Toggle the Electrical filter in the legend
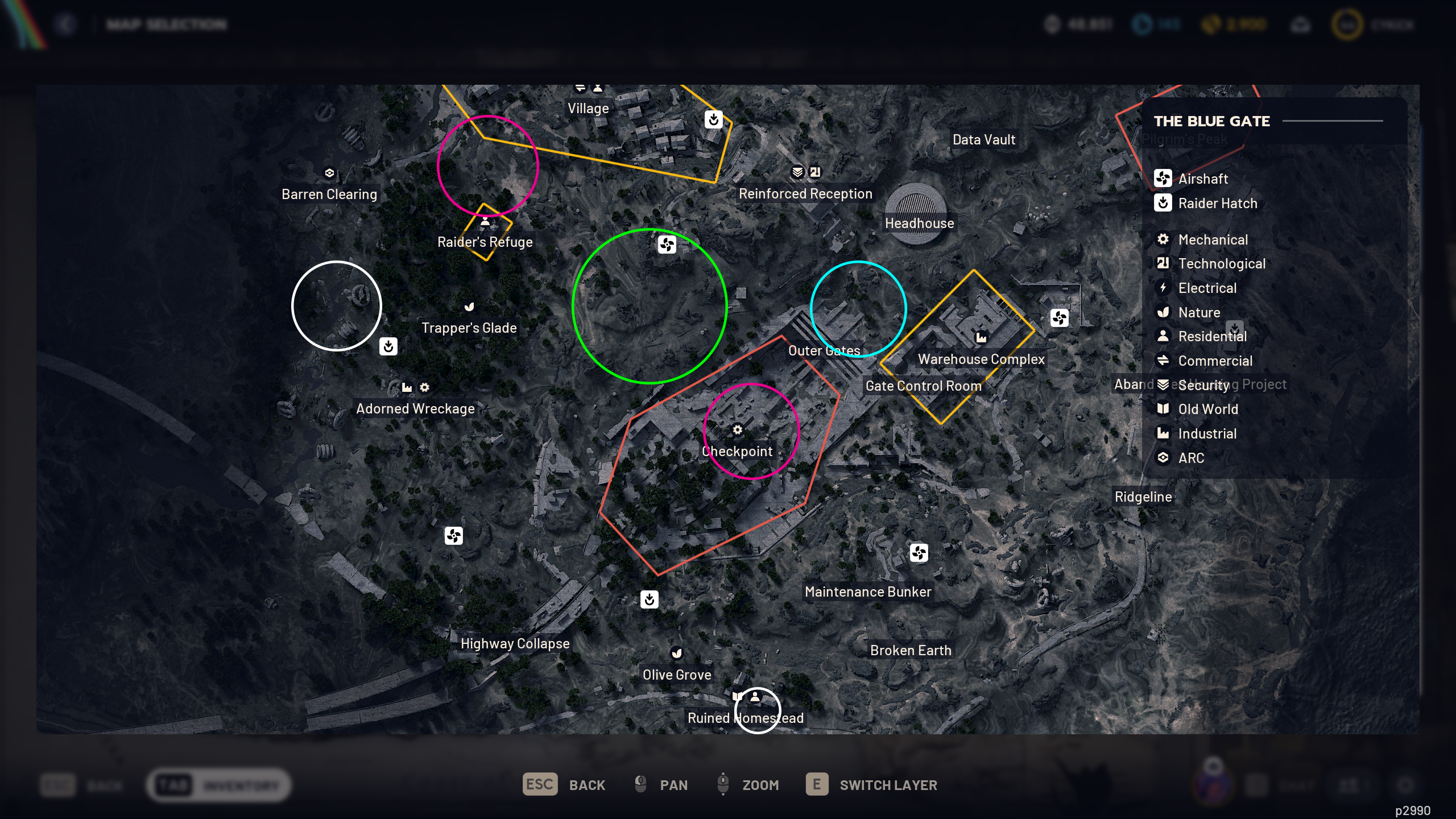1456x819 pixels. (1163, 288)
